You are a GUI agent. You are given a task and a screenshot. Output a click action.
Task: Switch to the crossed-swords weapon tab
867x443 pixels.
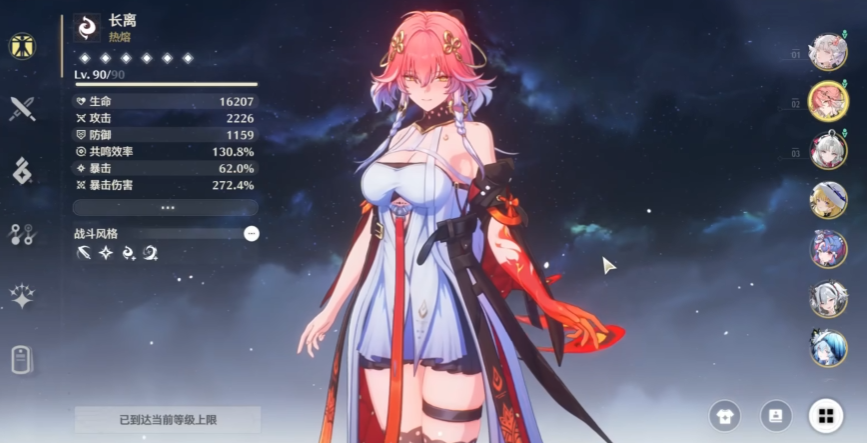click(21, 109)
